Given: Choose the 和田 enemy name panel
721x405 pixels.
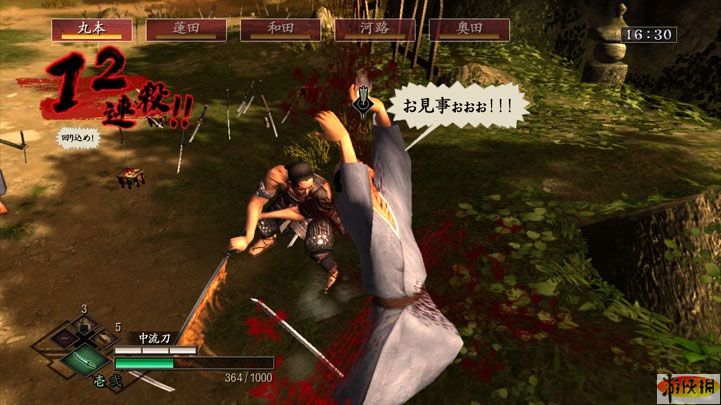Looking at the screenshot, I should (x=280, y=28).
